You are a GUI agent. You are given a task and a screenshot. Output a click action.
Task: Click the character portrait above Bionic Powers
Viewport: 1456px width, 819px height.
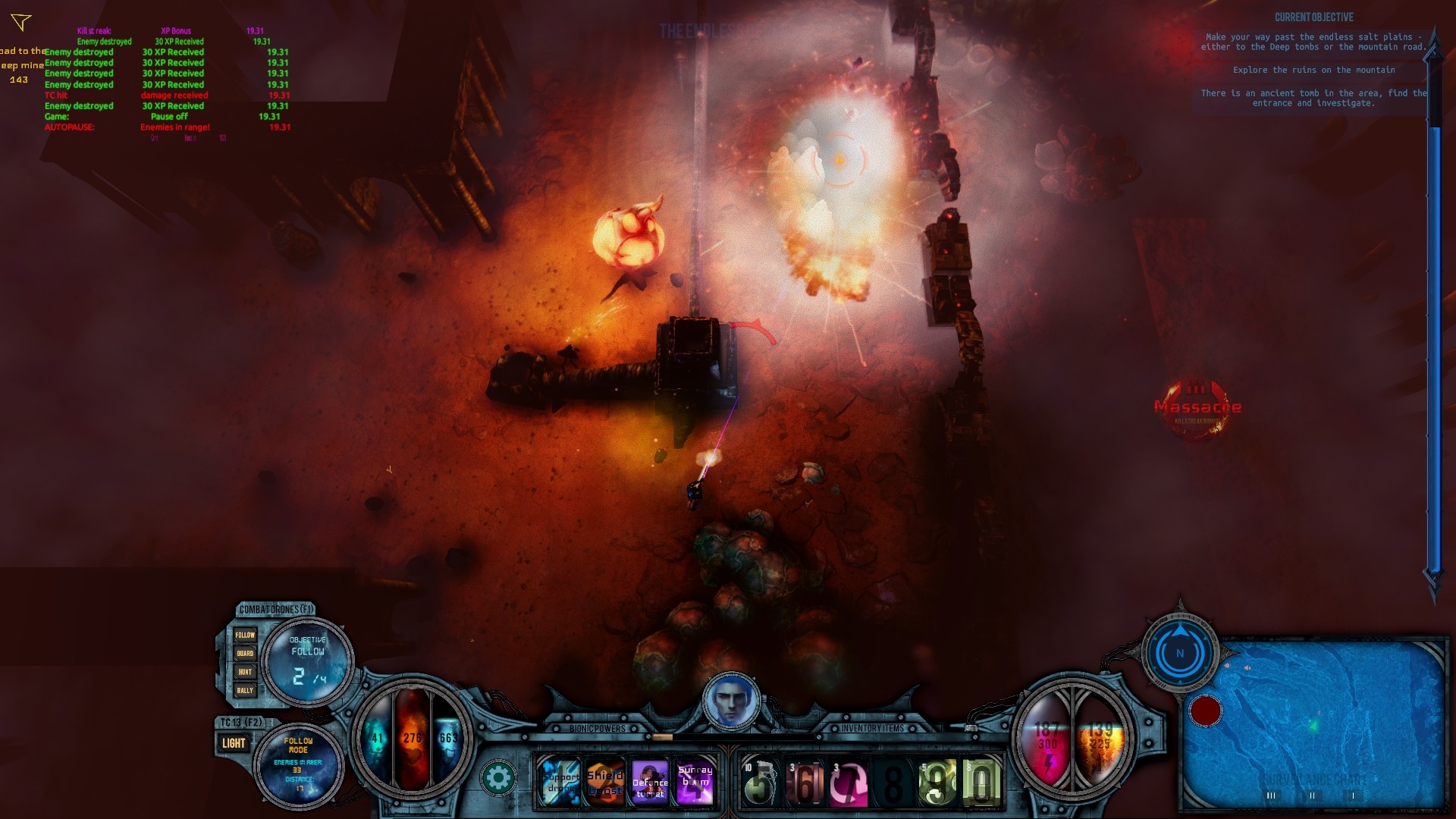pyautogui.click(x=730, y=701)
